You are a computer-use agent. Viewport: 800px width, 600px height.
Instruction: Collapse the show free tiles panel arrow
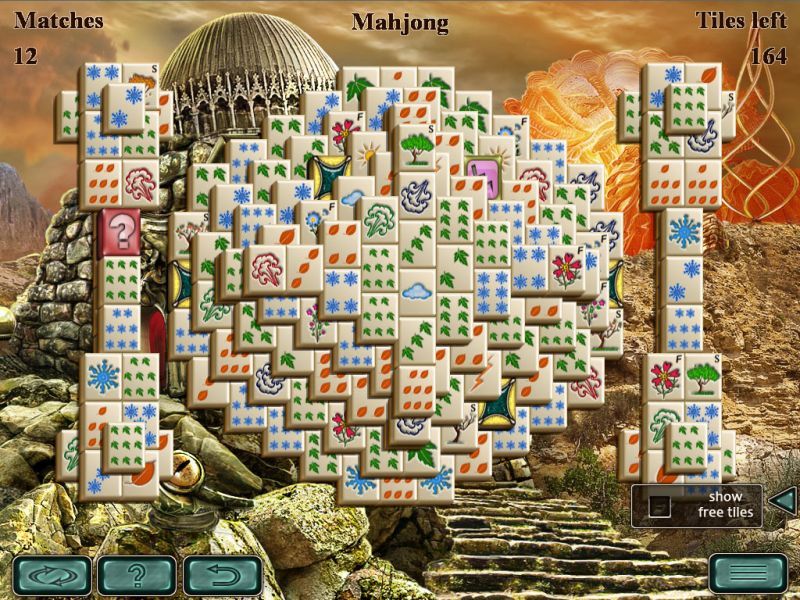(x=785, y=501)
